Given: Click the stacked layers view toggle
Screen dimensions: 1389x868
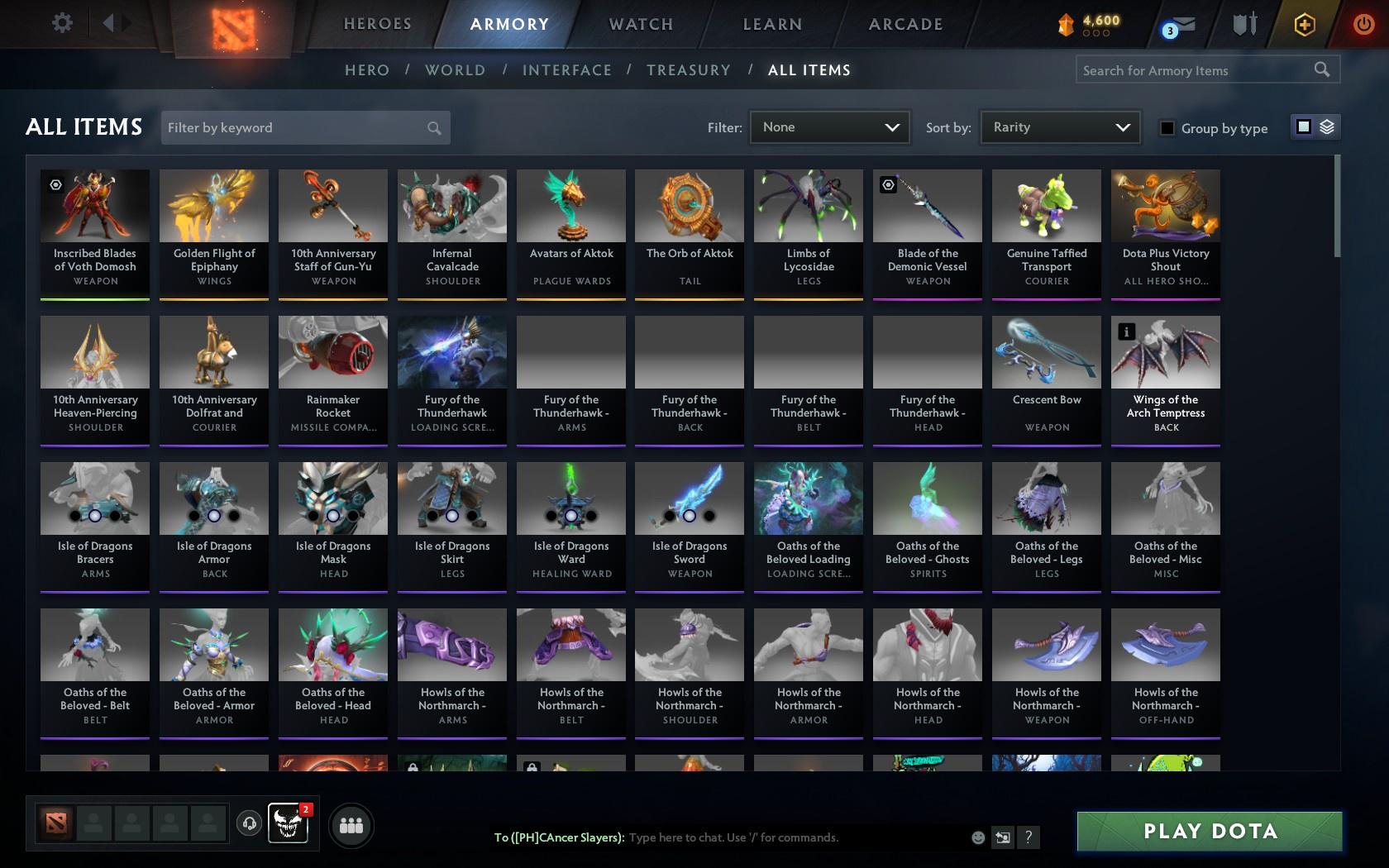Looking at the screenshot, I should coord(1326,126).
